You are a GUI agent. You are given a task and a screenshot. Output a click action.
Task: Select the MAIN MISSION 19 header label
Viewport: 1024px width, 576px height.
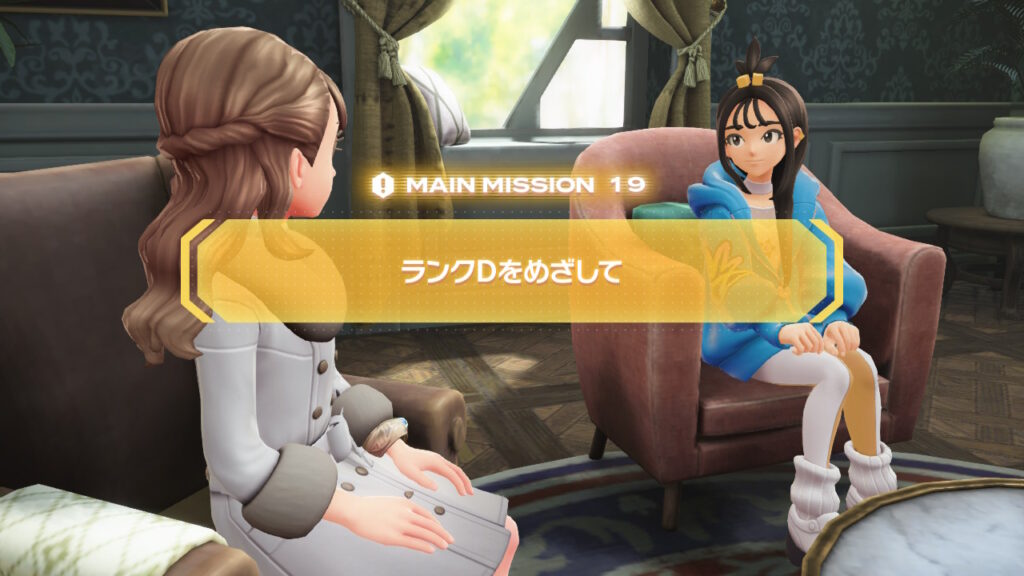click(510, 184)
